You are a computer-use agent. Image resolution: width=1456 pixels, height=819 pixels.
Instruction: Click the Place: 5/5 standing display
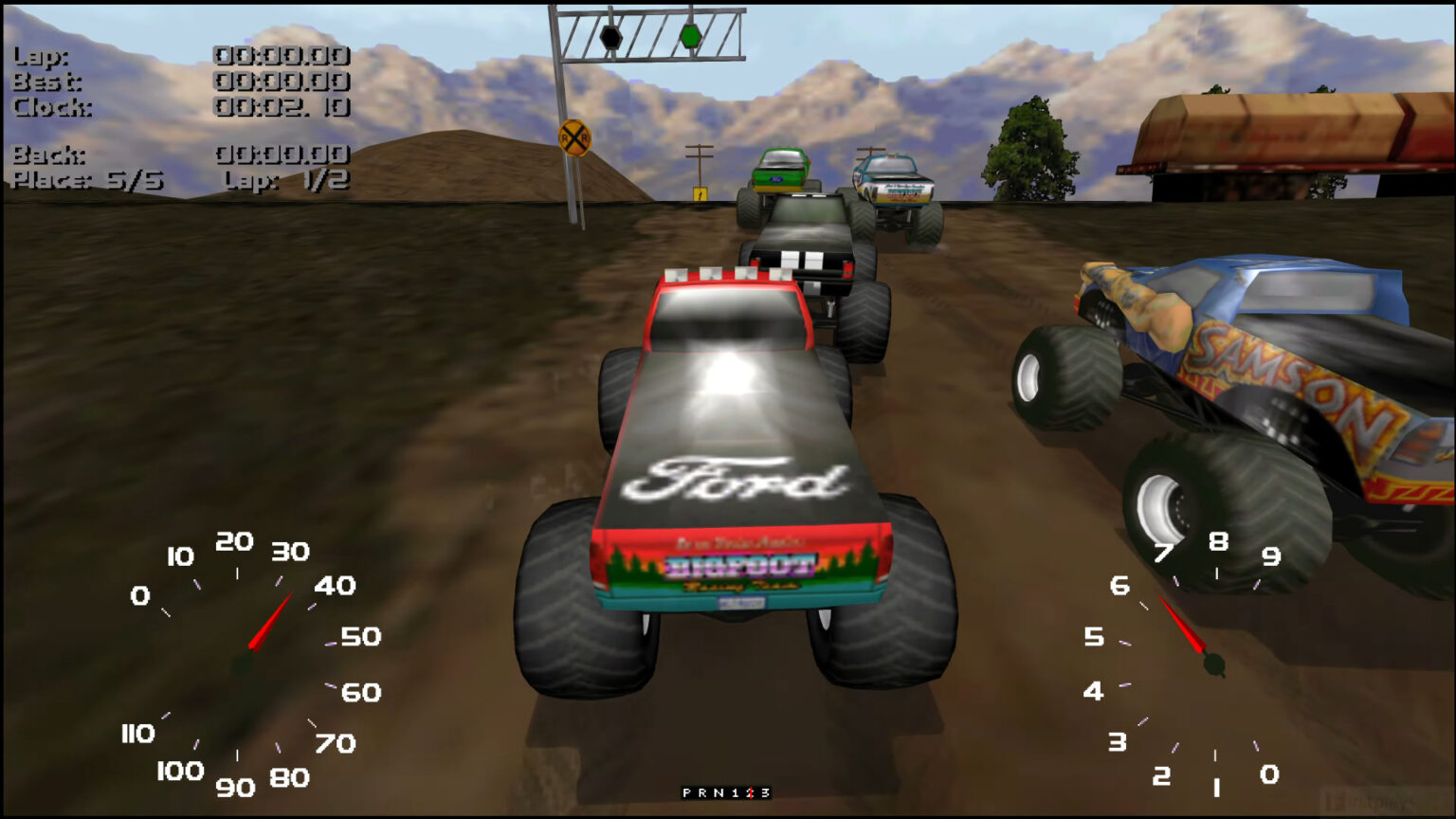click(x=85, y=179)
